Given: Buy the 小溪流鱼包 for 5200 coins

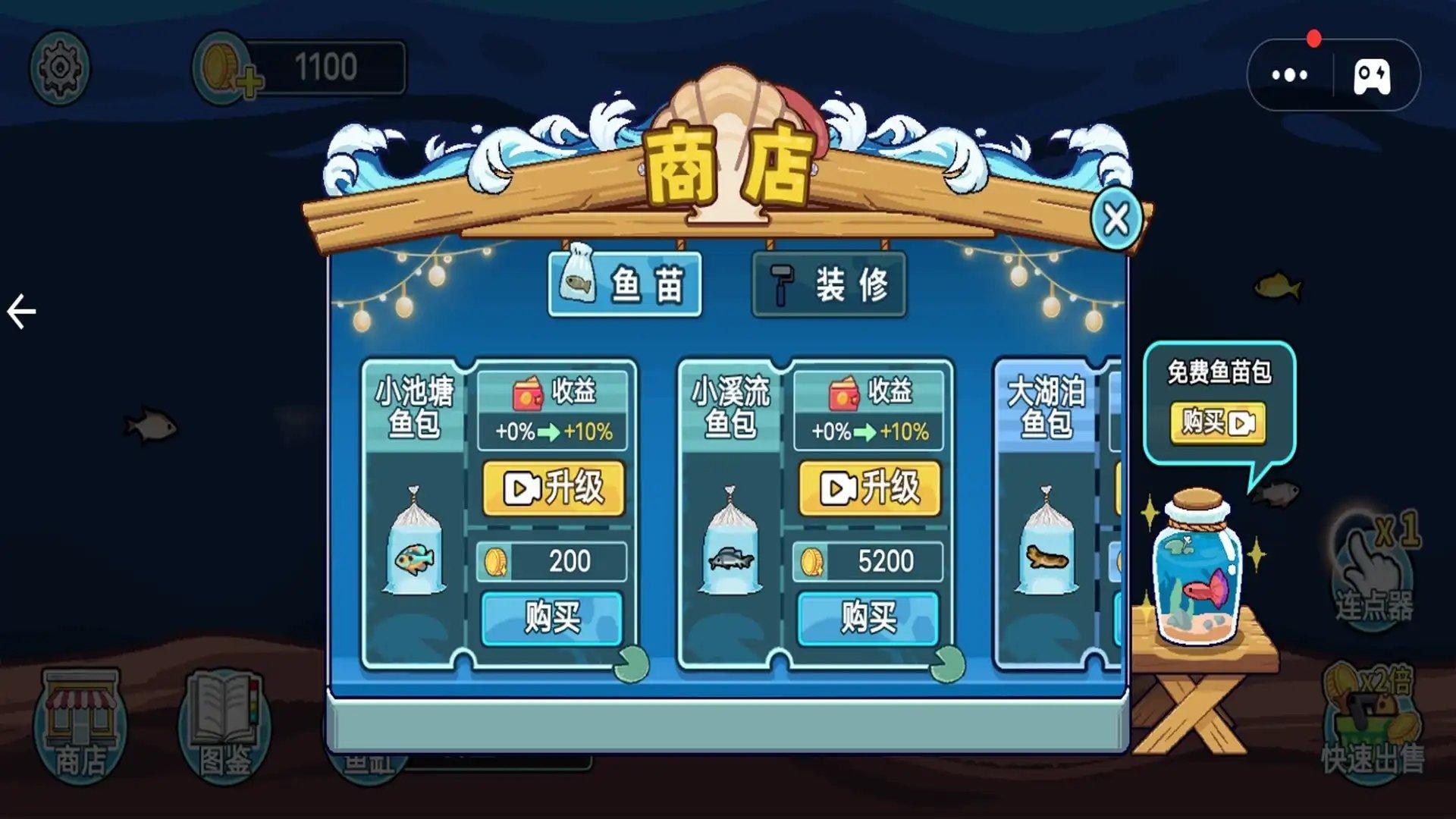Looking at the screenshot, I should [x=869, y=618].
